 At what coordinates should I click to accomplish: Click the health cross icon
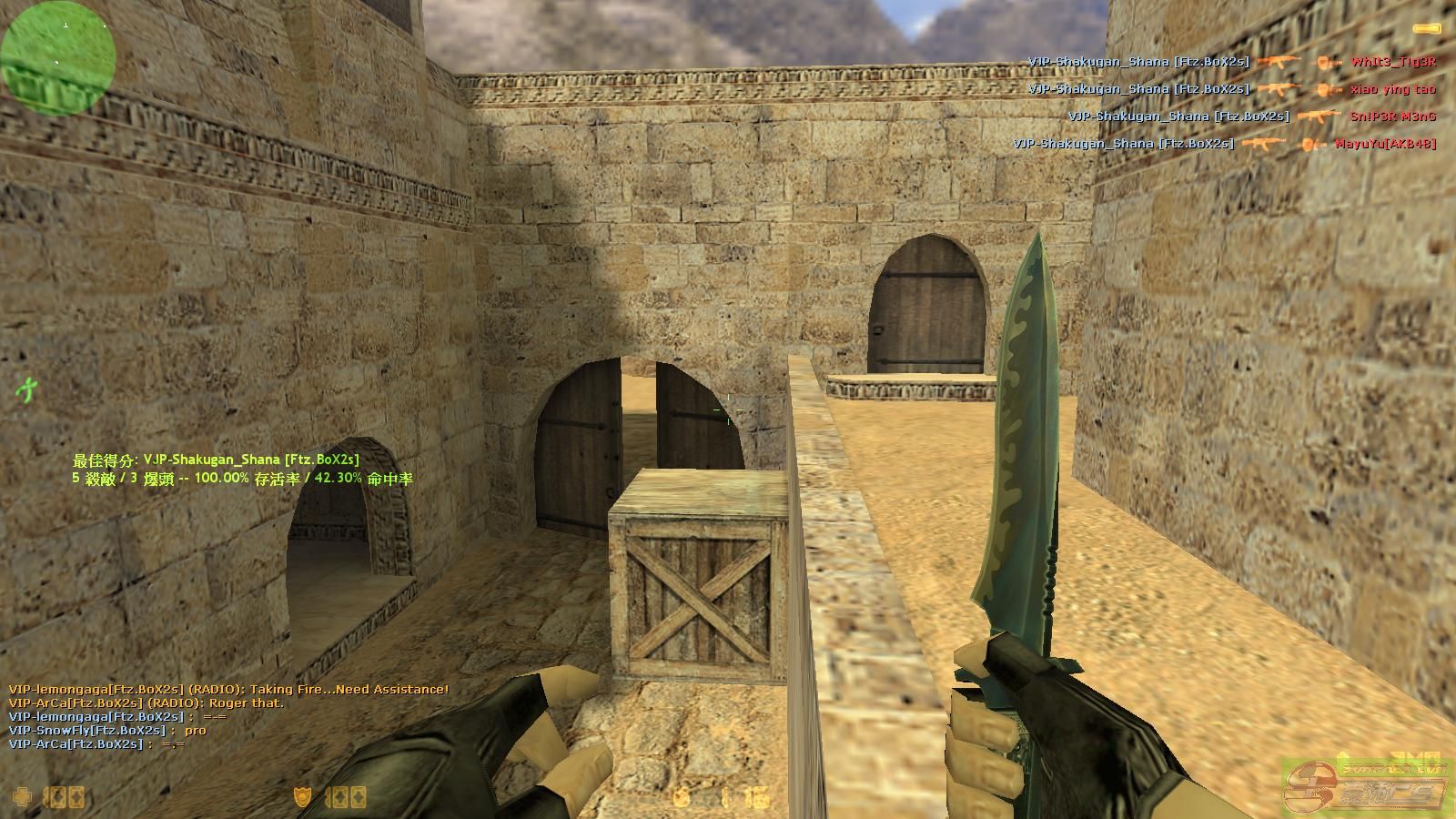pos(22,797)
